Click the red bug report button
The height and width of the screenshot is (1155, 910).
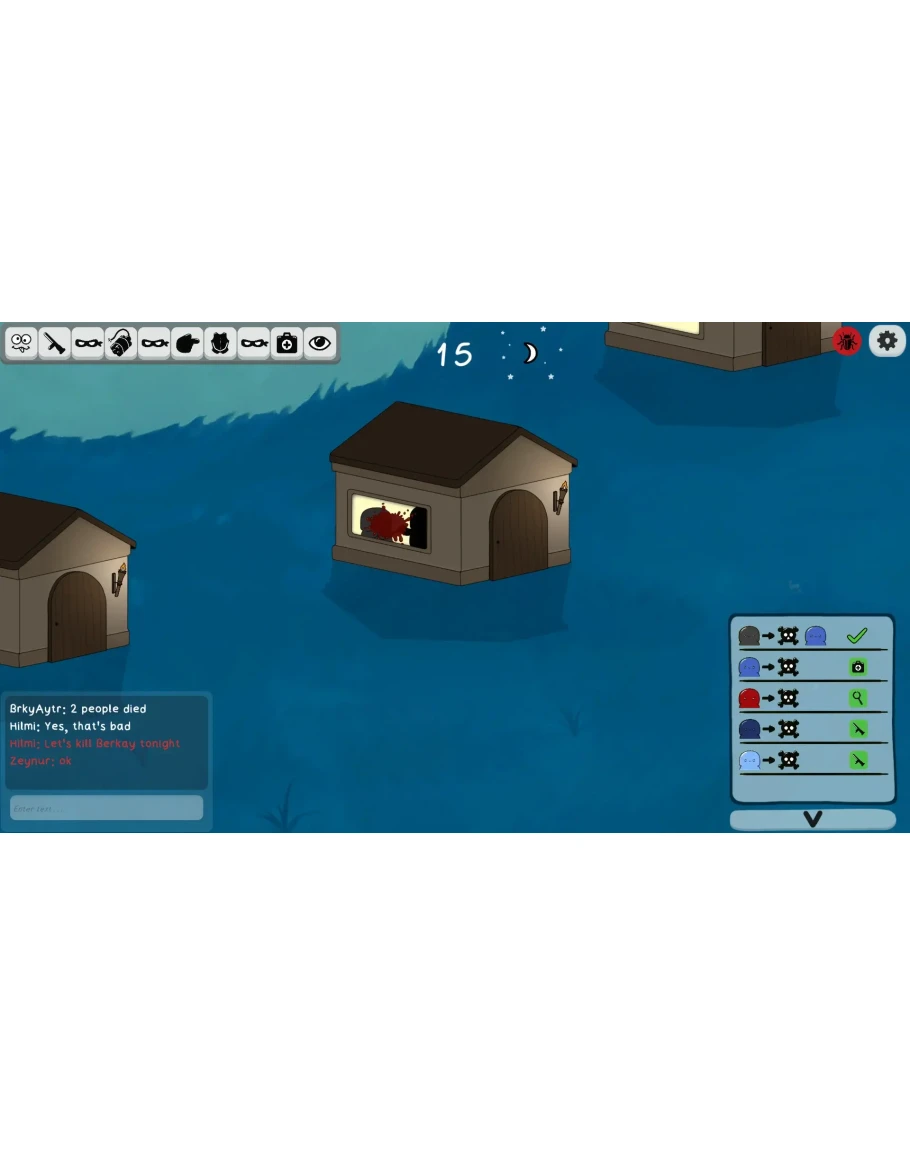point(847,341)
